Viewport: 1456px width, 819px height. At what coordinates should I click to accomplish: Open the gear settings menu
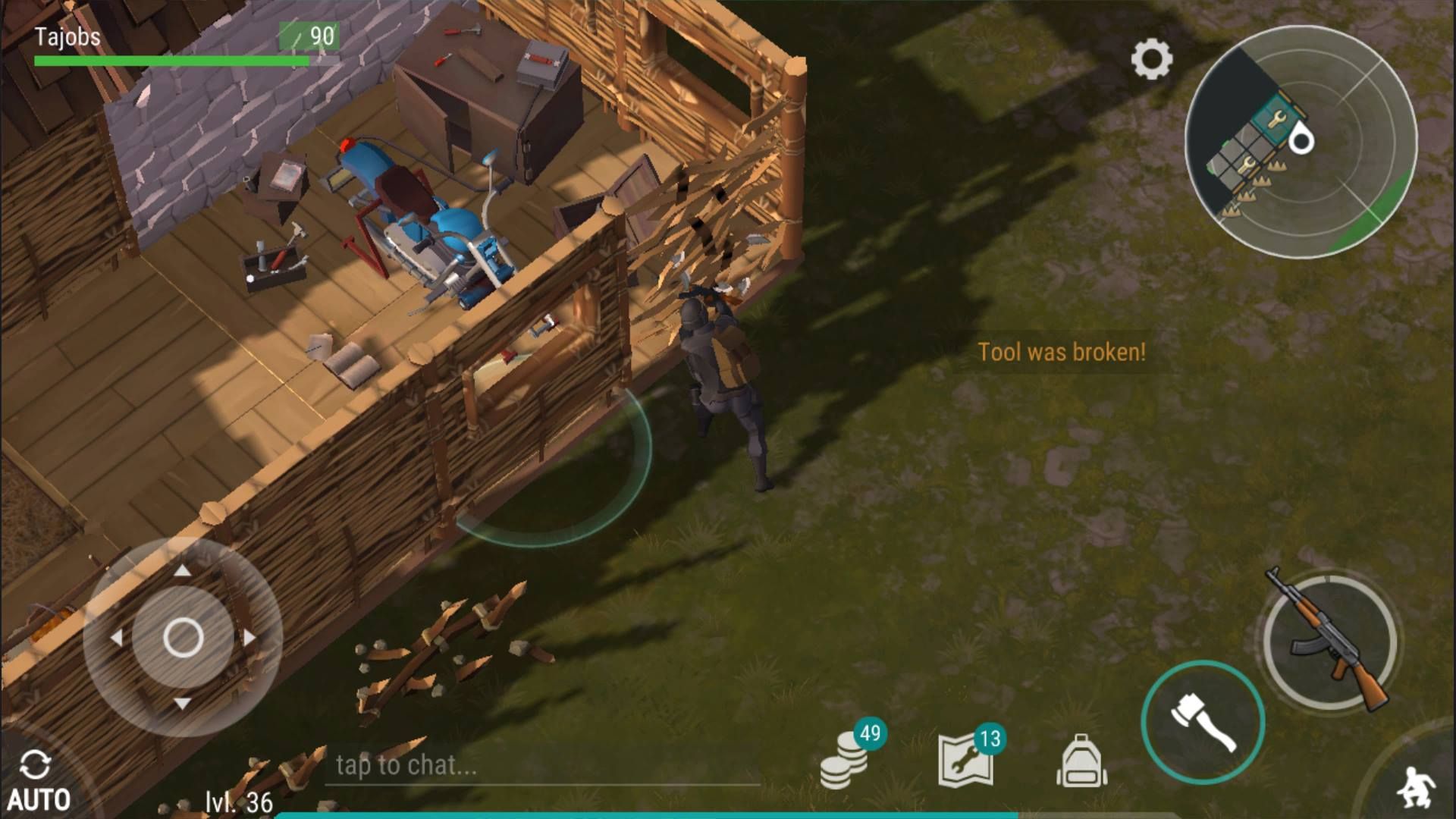click(1151, 58)
